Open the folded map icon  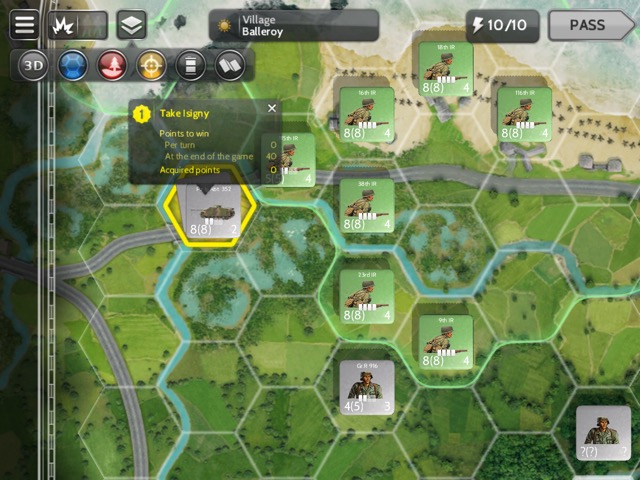coord(229,66)
